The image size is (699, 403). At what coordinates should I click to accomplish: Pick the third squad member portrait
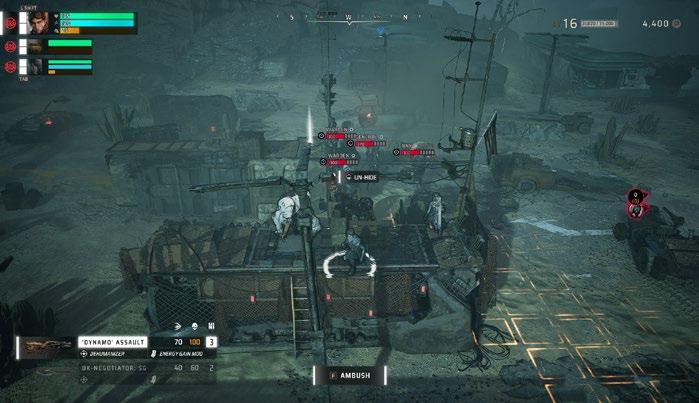tap(35, 66)
